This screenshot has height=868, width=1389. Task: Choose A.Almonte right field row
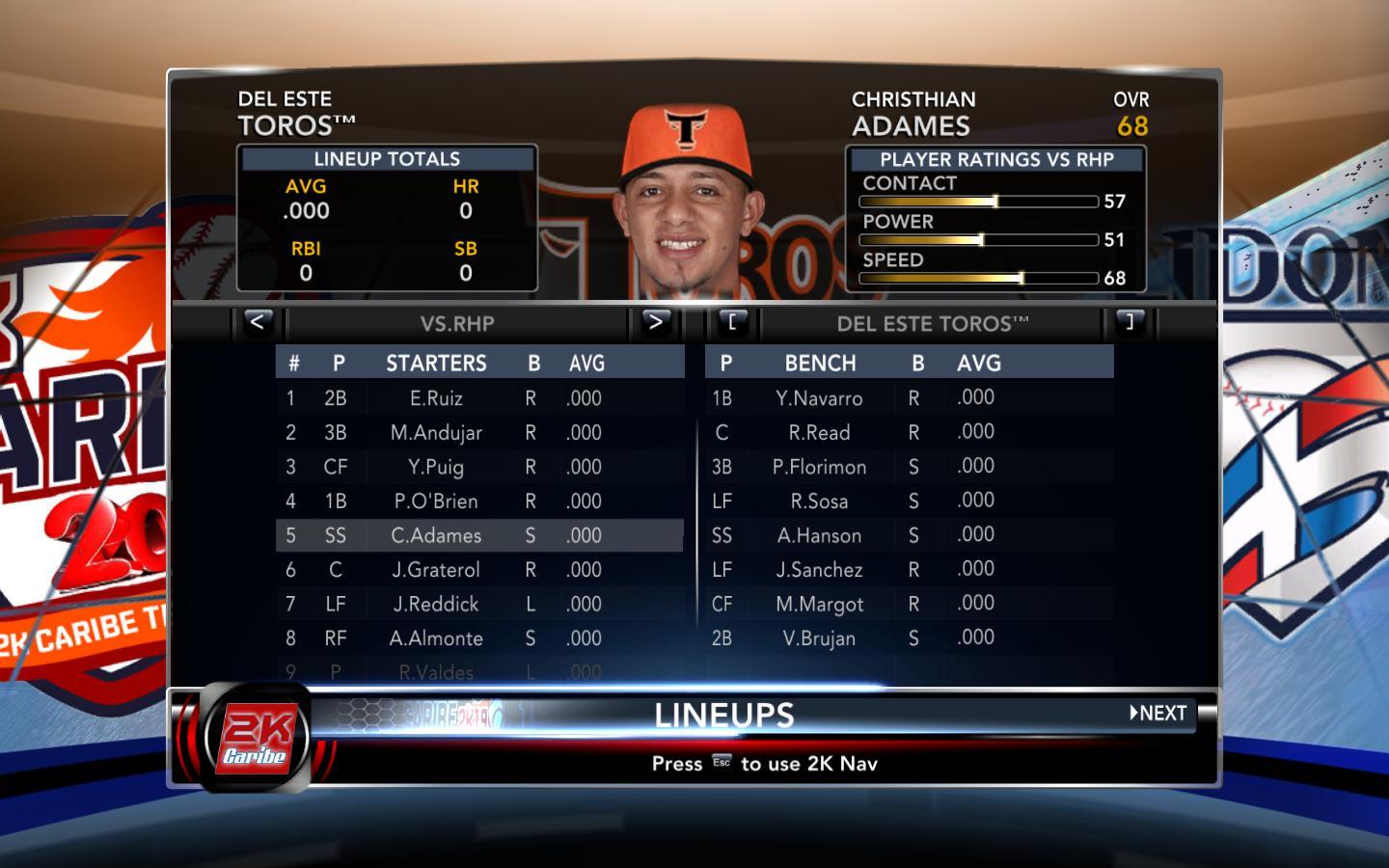(x=436, y=638)
